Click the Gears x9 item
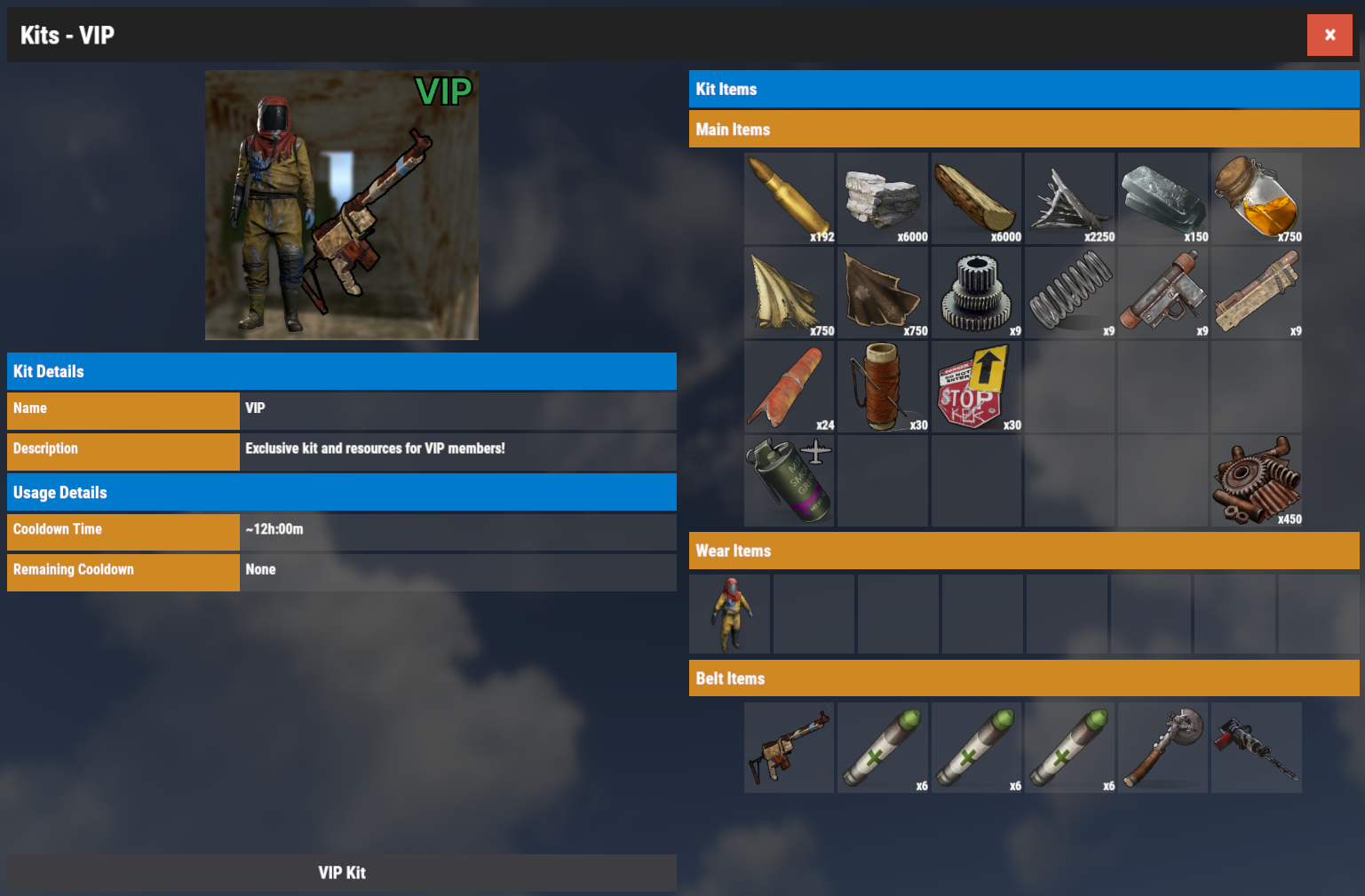The width and height of the screenshot is (1365, 896). coord(976,292)
